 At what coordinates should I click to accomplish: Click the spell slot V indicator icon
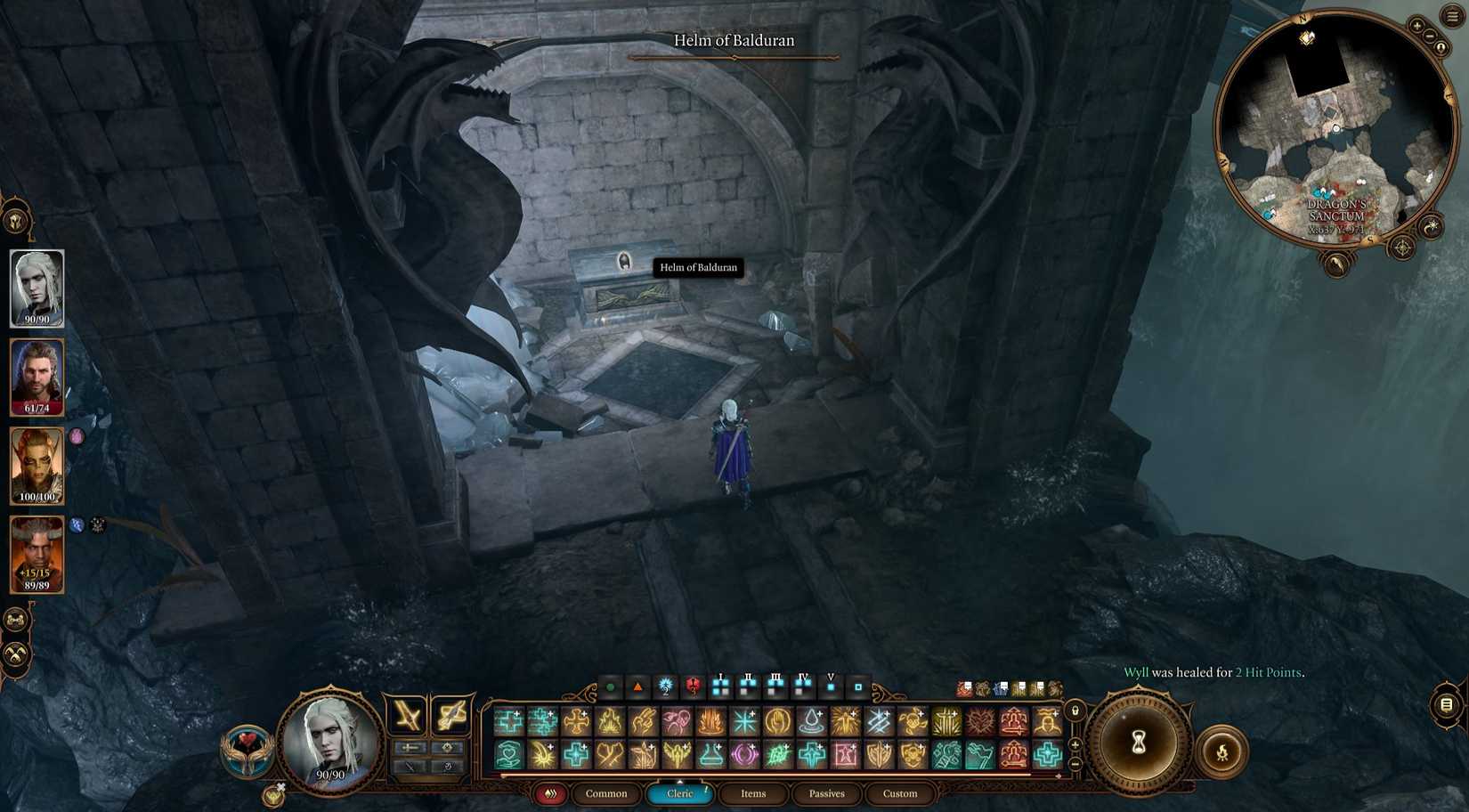[x=831, y=686]
